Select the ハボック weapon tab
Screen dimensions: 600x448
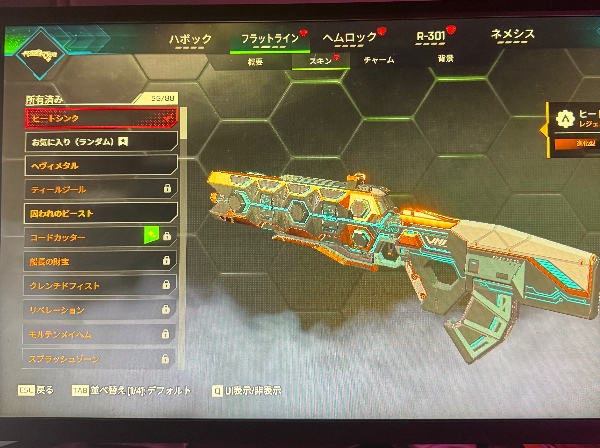190,39
